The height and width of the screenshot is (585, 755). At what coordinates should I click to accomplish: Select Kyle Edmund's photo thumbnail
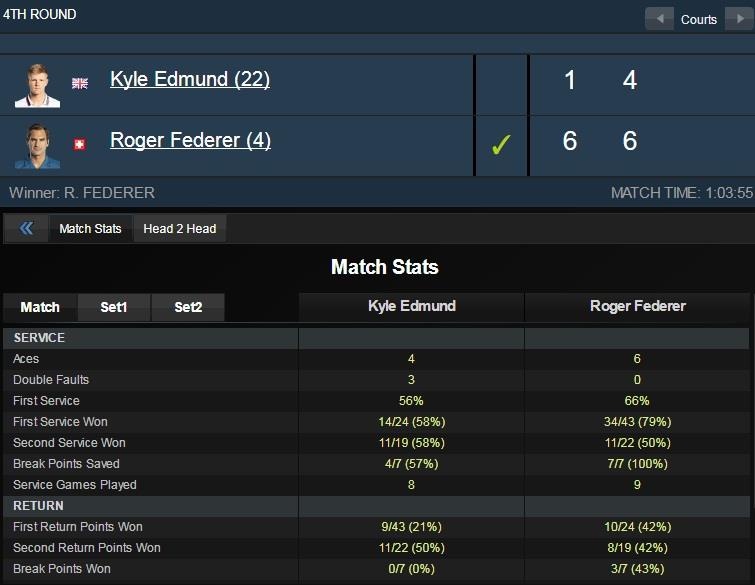[38, 83]
